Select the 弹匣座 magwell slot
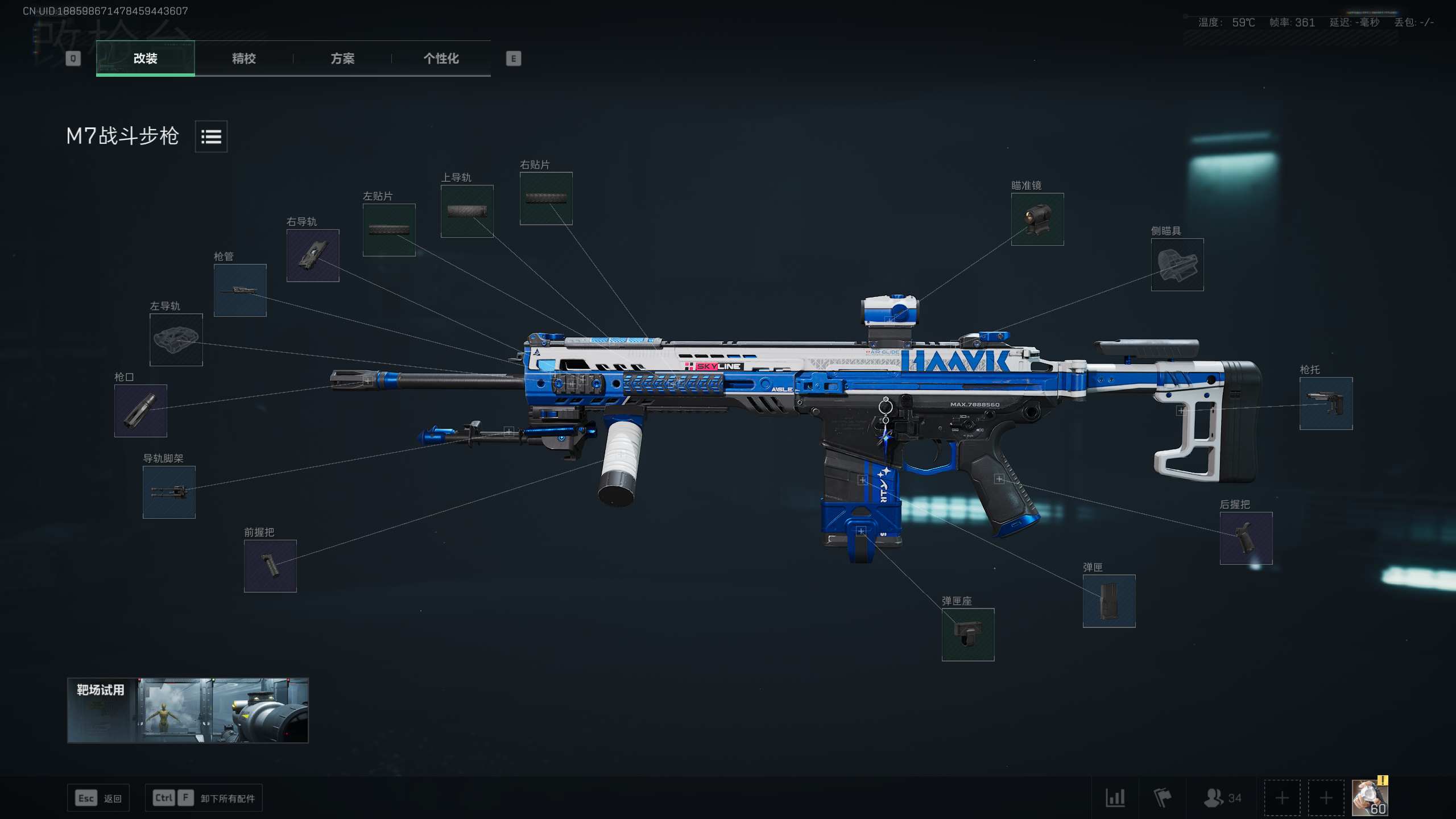1456x819 pixels. click(968, 635)
